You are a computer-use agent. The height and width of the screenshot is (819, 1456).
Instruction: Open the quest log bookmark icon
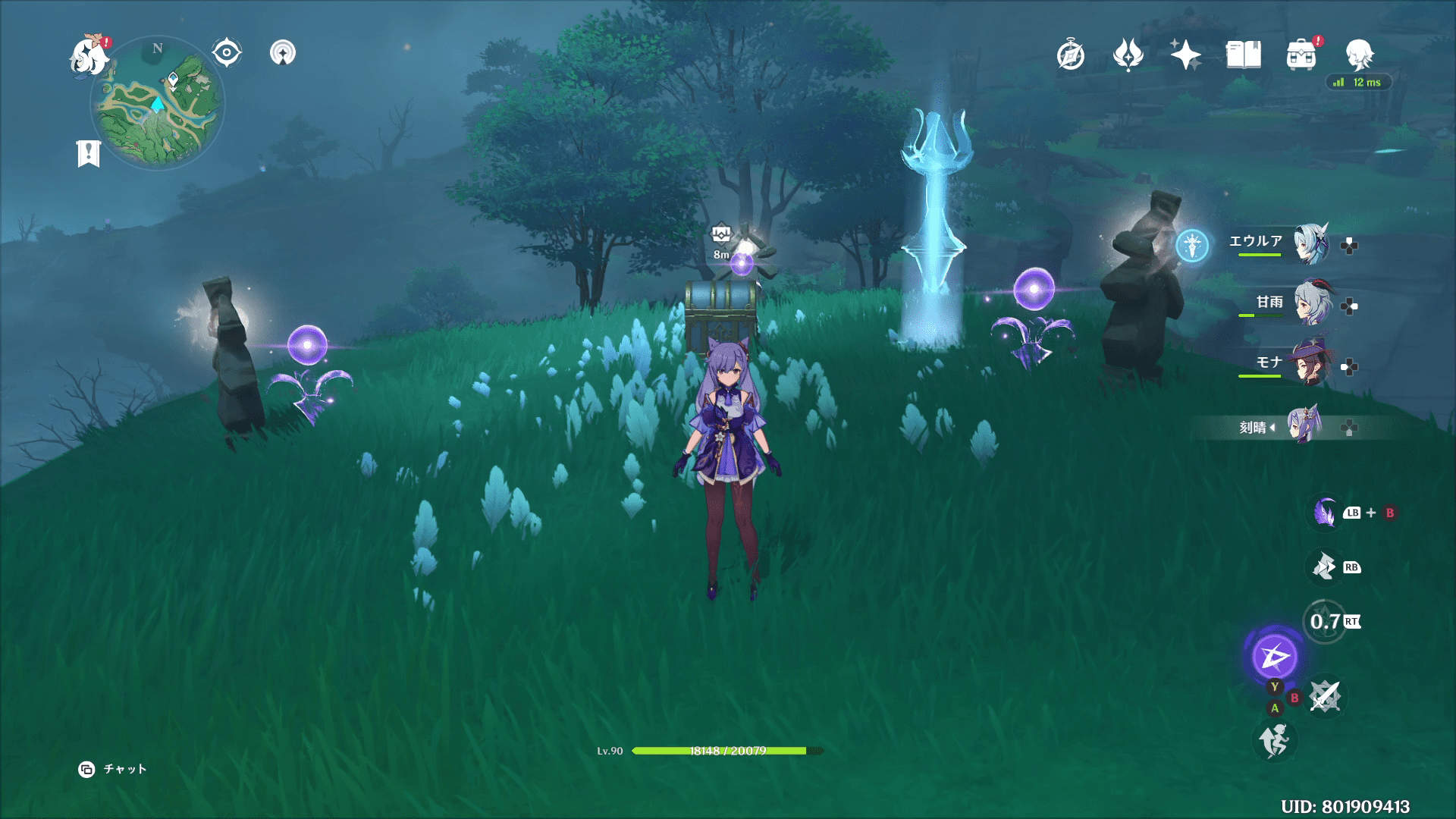[89, 153]
